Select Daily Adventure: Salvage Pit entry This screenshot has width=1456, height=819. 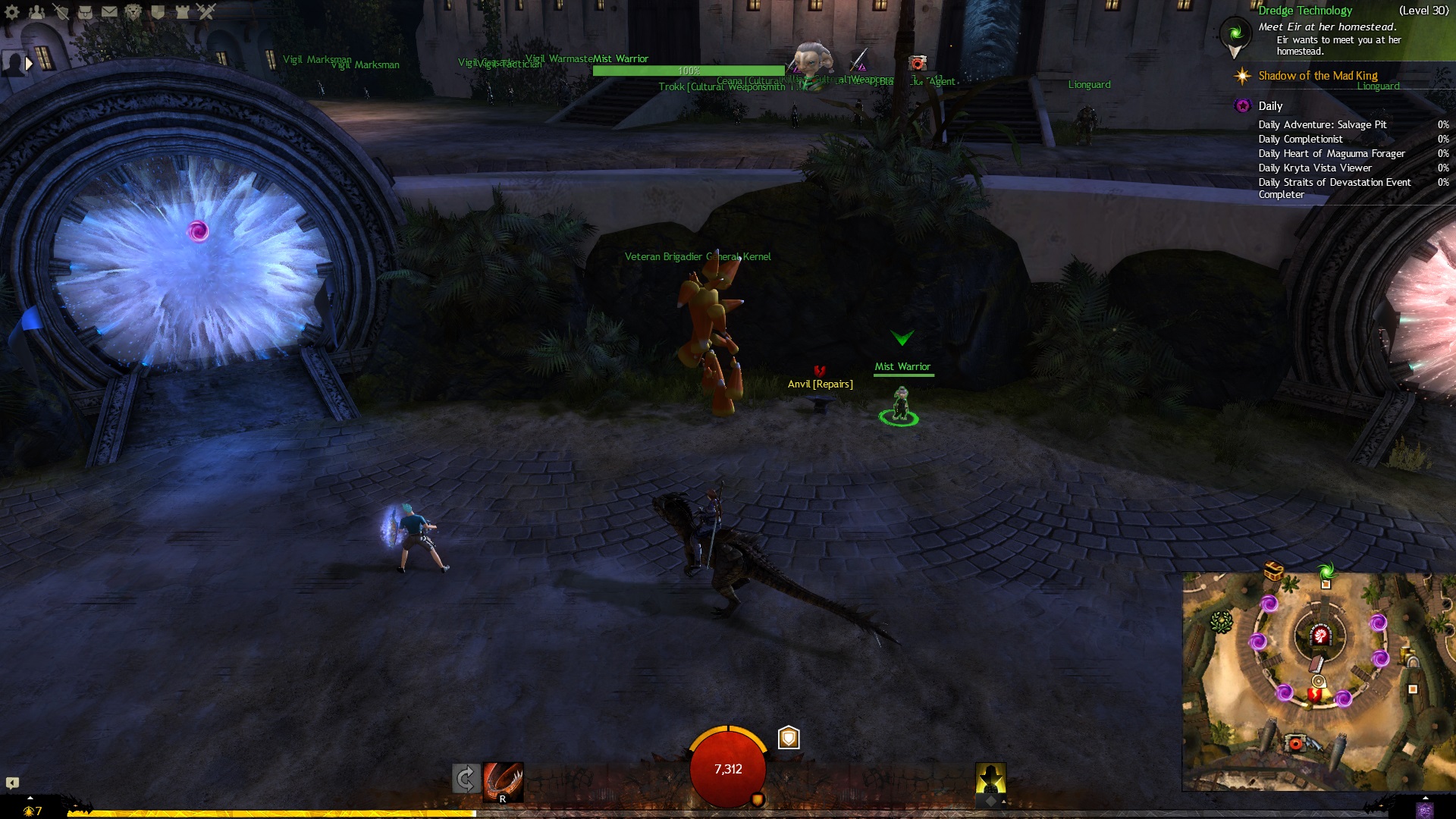[x=1322, y=125]
